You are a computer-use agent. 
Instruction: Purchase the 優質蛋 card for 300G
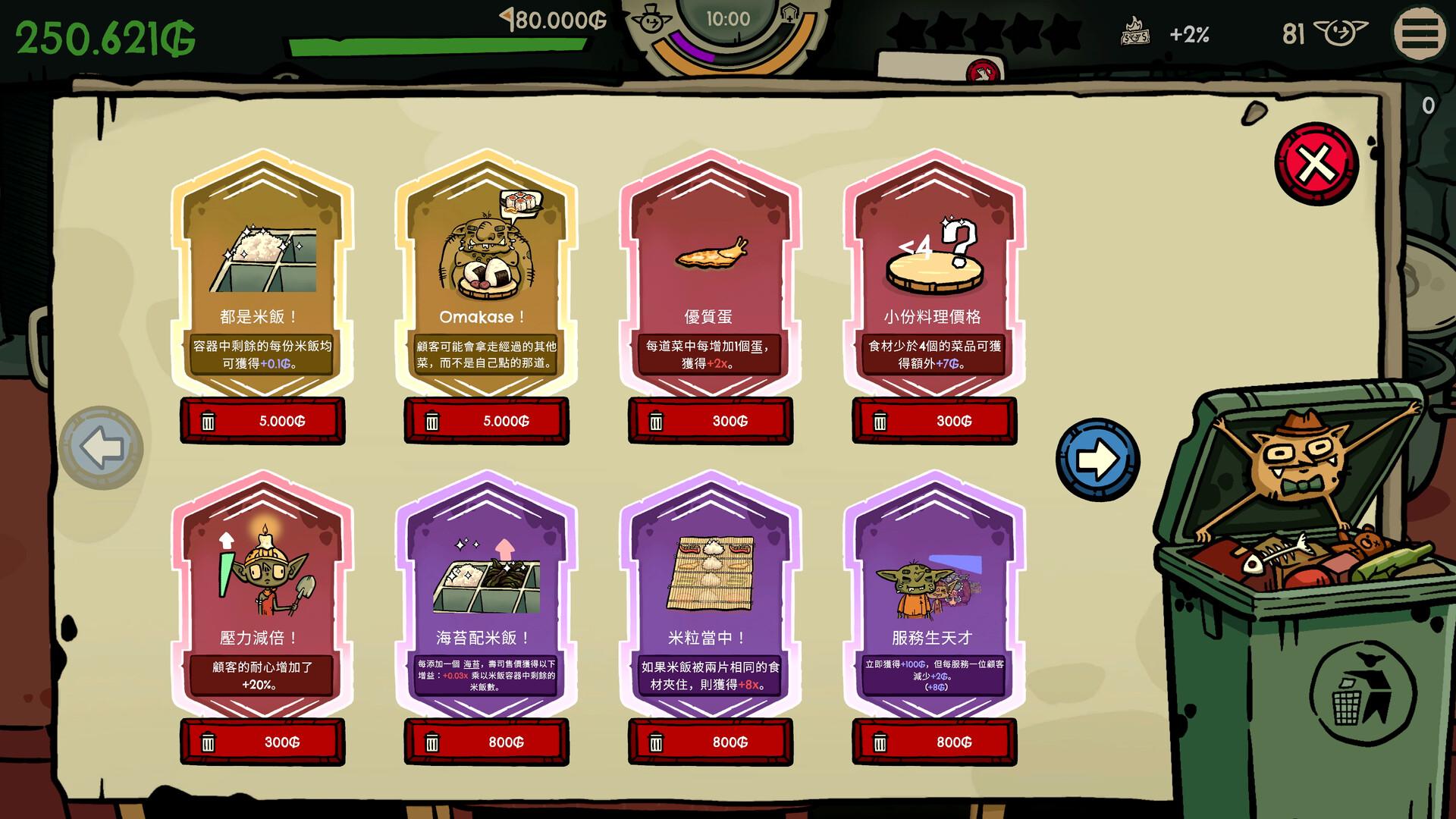pos(710,421)
